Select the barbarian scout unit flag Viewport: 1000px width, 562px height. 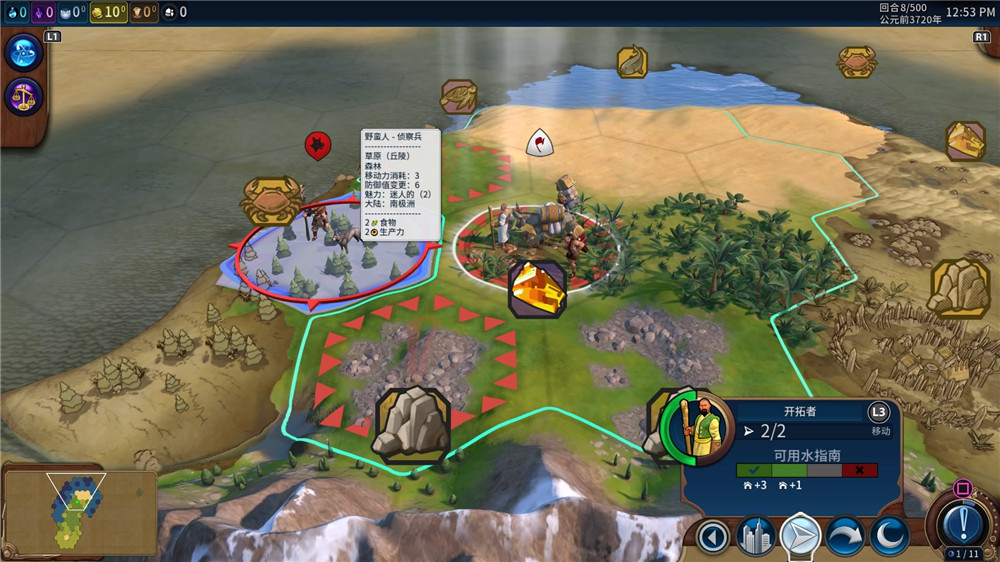318,146
